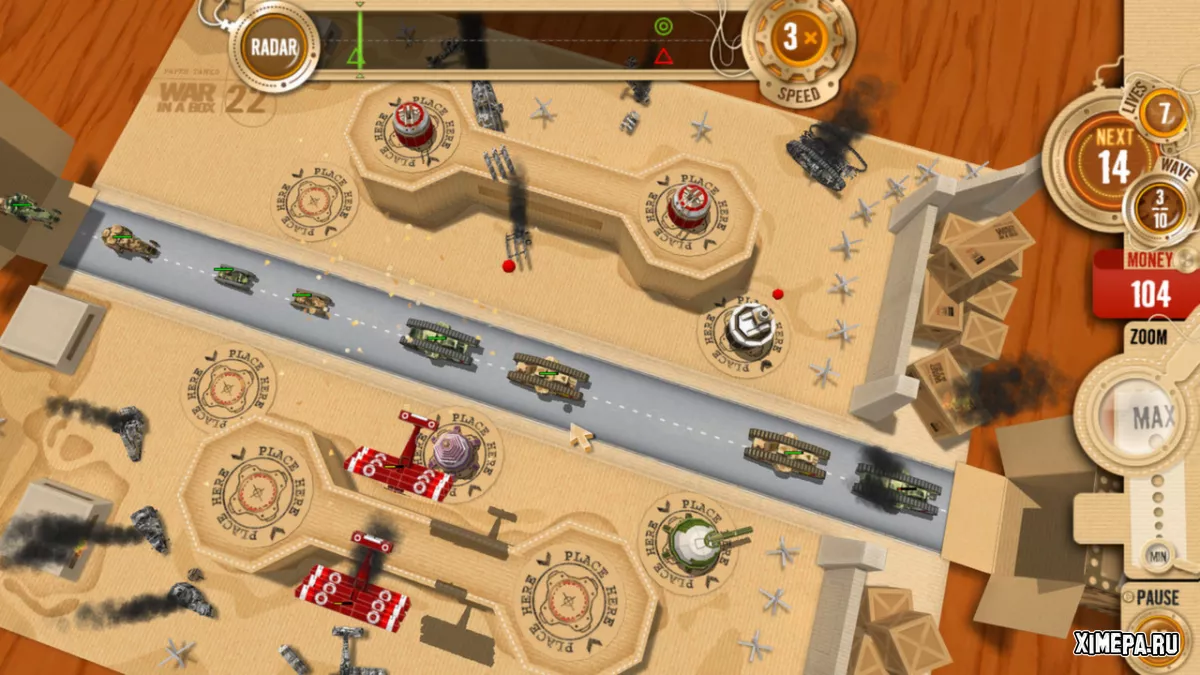Screen dimensions: 1200x675
Task: Set zoom to MIN
Action: (x=1159, y=555)
